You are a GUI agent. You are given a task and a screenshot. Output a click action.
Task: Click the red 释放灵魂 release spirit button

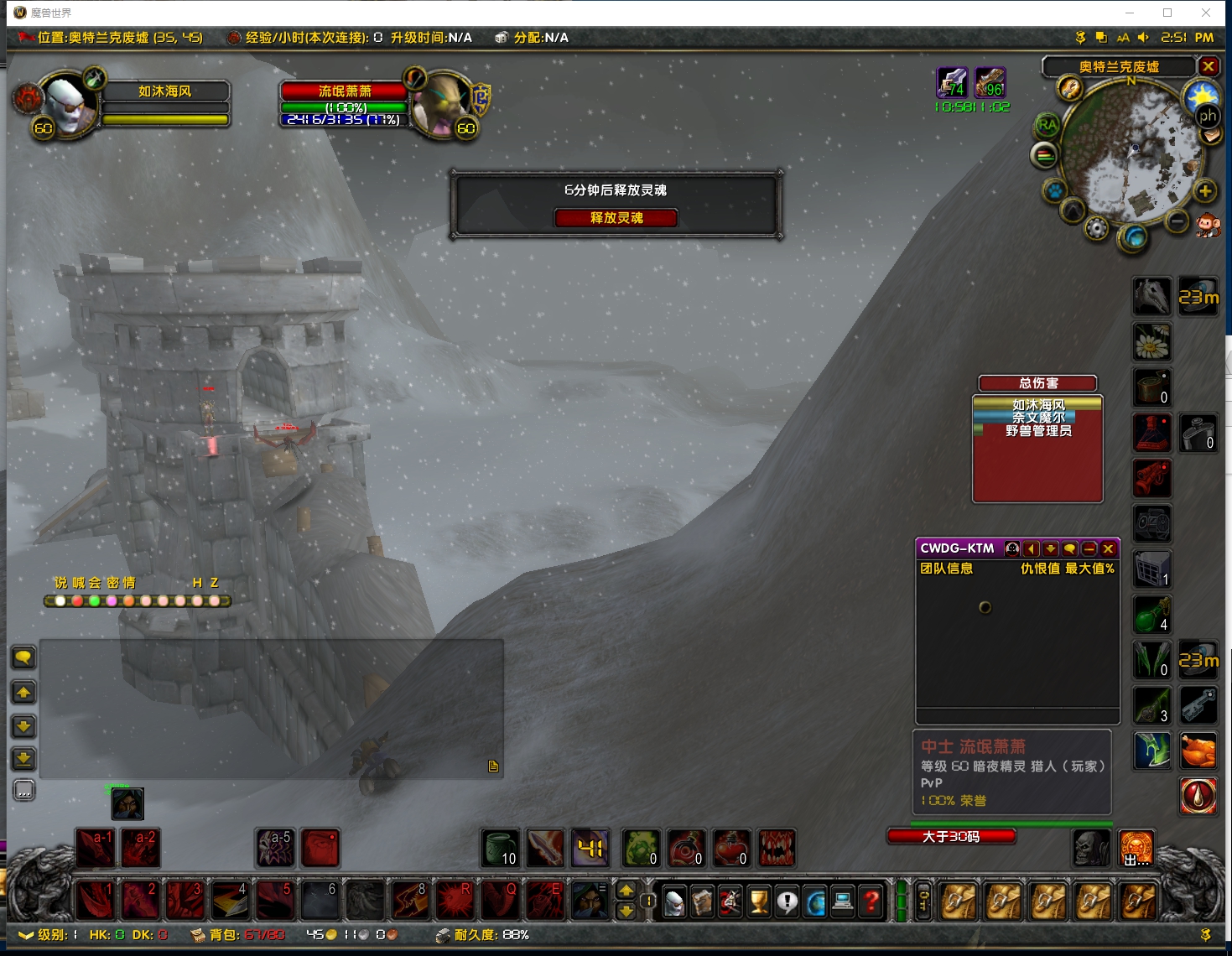tap(616, 218)
